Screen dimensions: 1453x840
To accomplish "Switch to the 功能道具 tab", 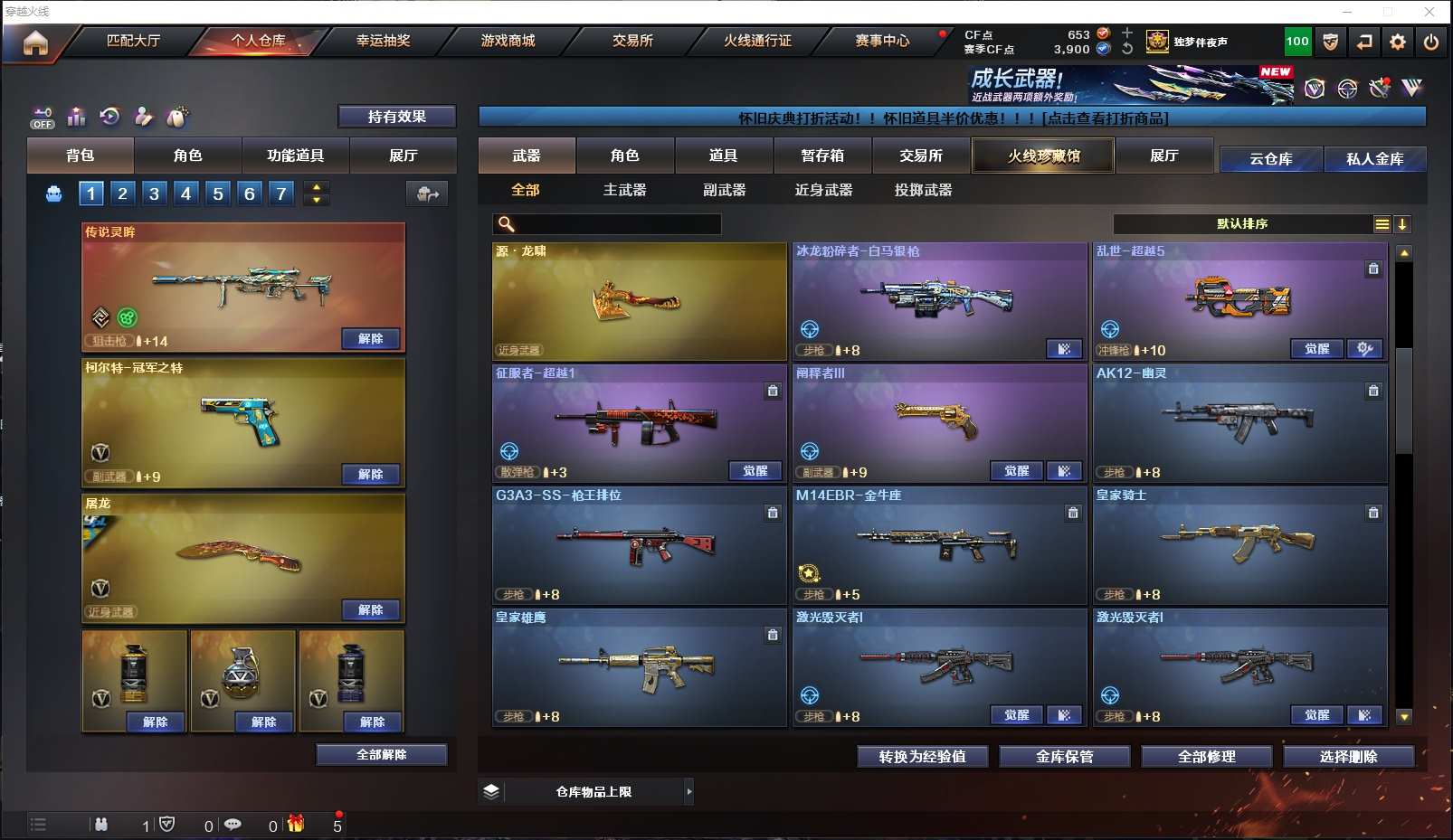I will (295, 156).
